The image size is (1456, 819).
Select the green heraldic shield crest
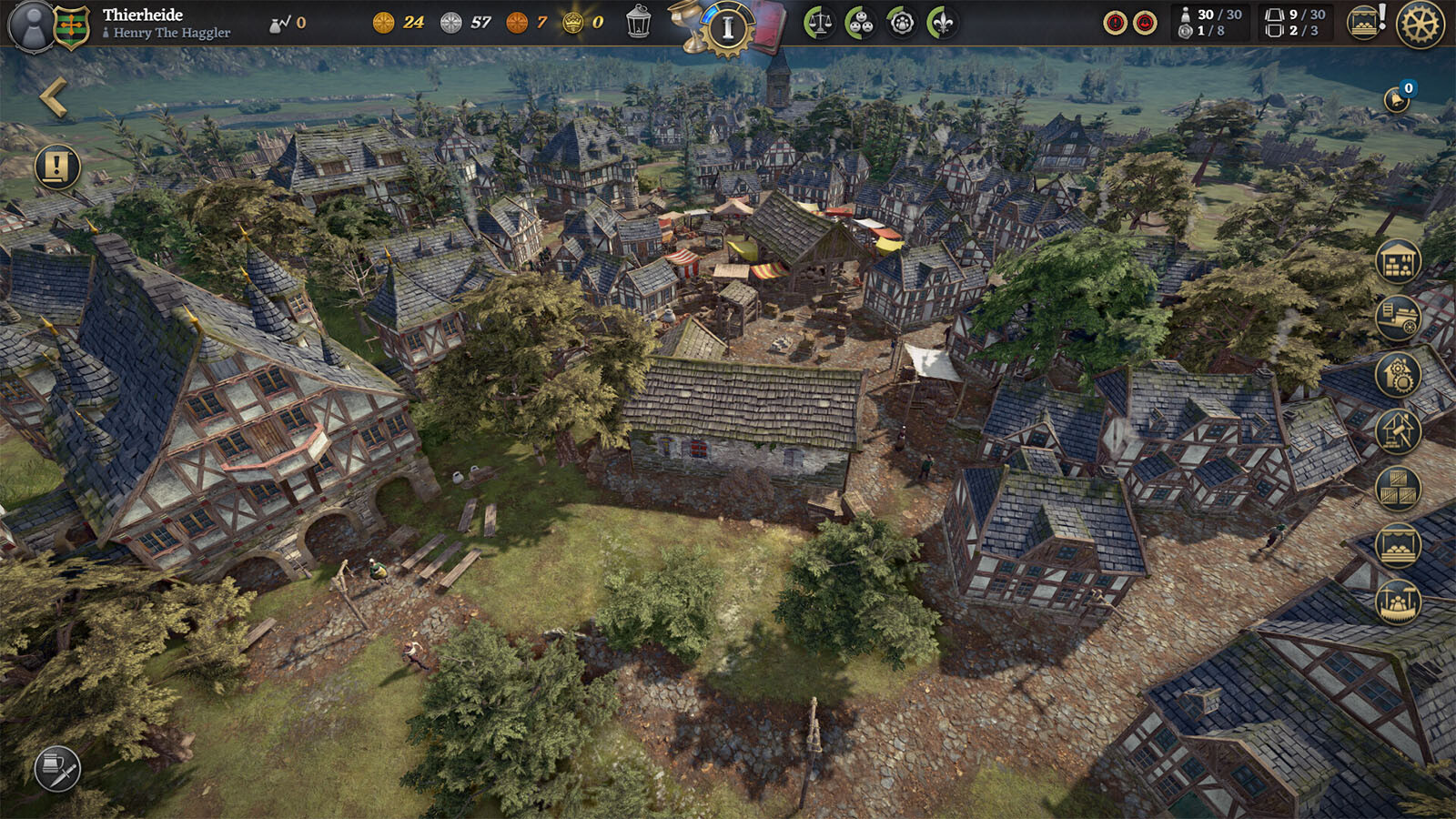point(72,26)
